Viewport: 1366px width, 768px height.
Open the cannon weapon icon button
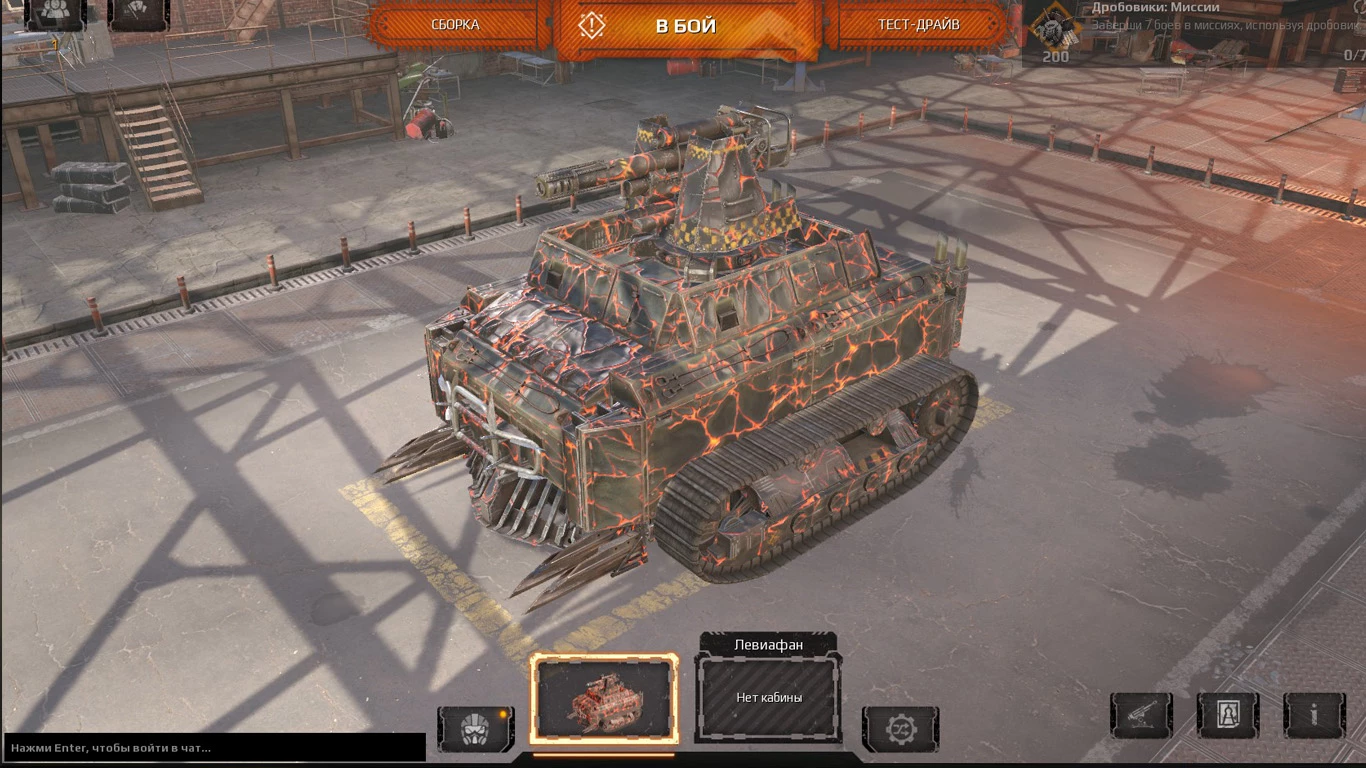click(1141, 715)
